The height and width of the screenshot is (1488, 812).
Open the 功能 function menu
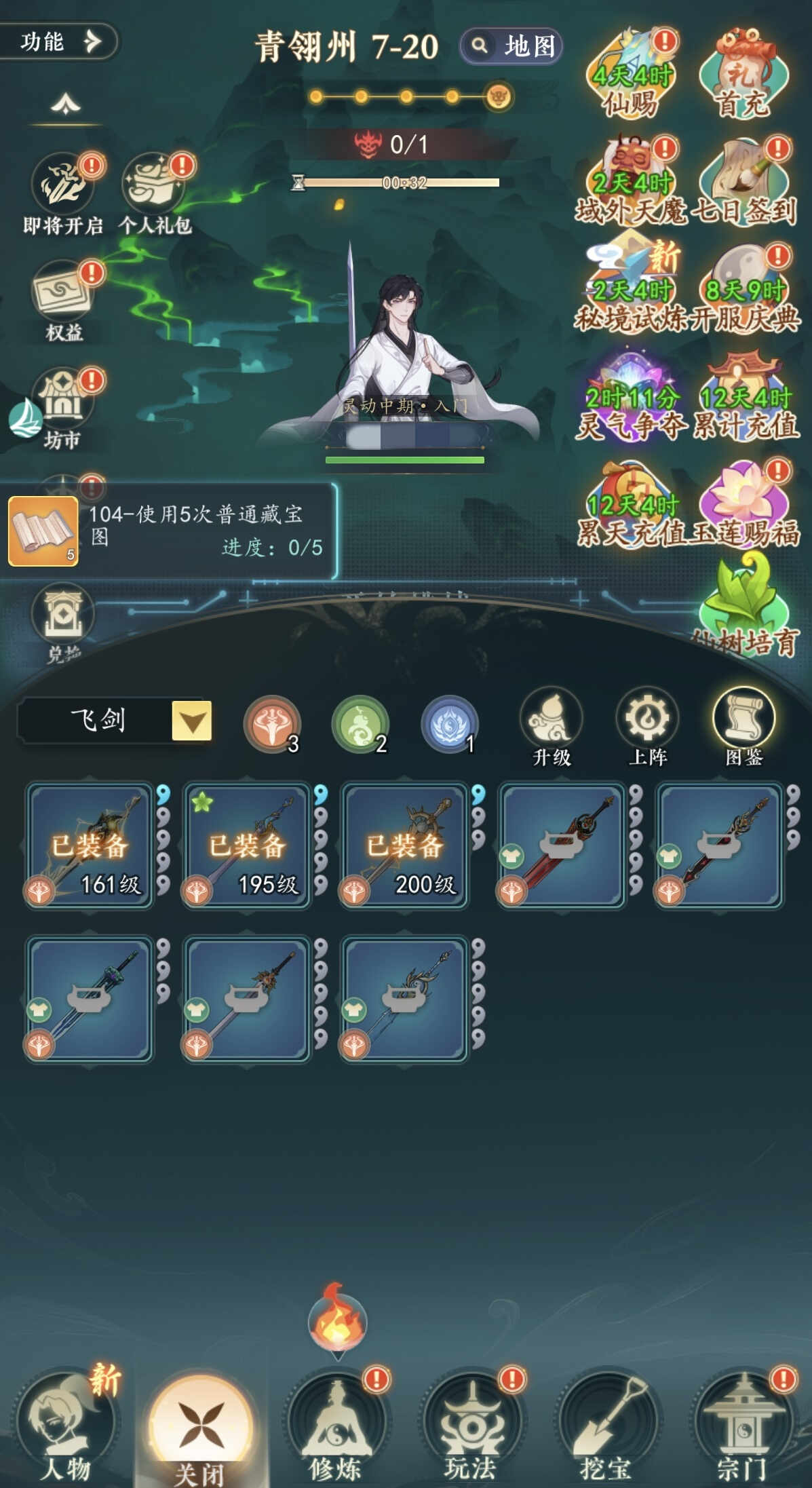(x=58, y=42)
